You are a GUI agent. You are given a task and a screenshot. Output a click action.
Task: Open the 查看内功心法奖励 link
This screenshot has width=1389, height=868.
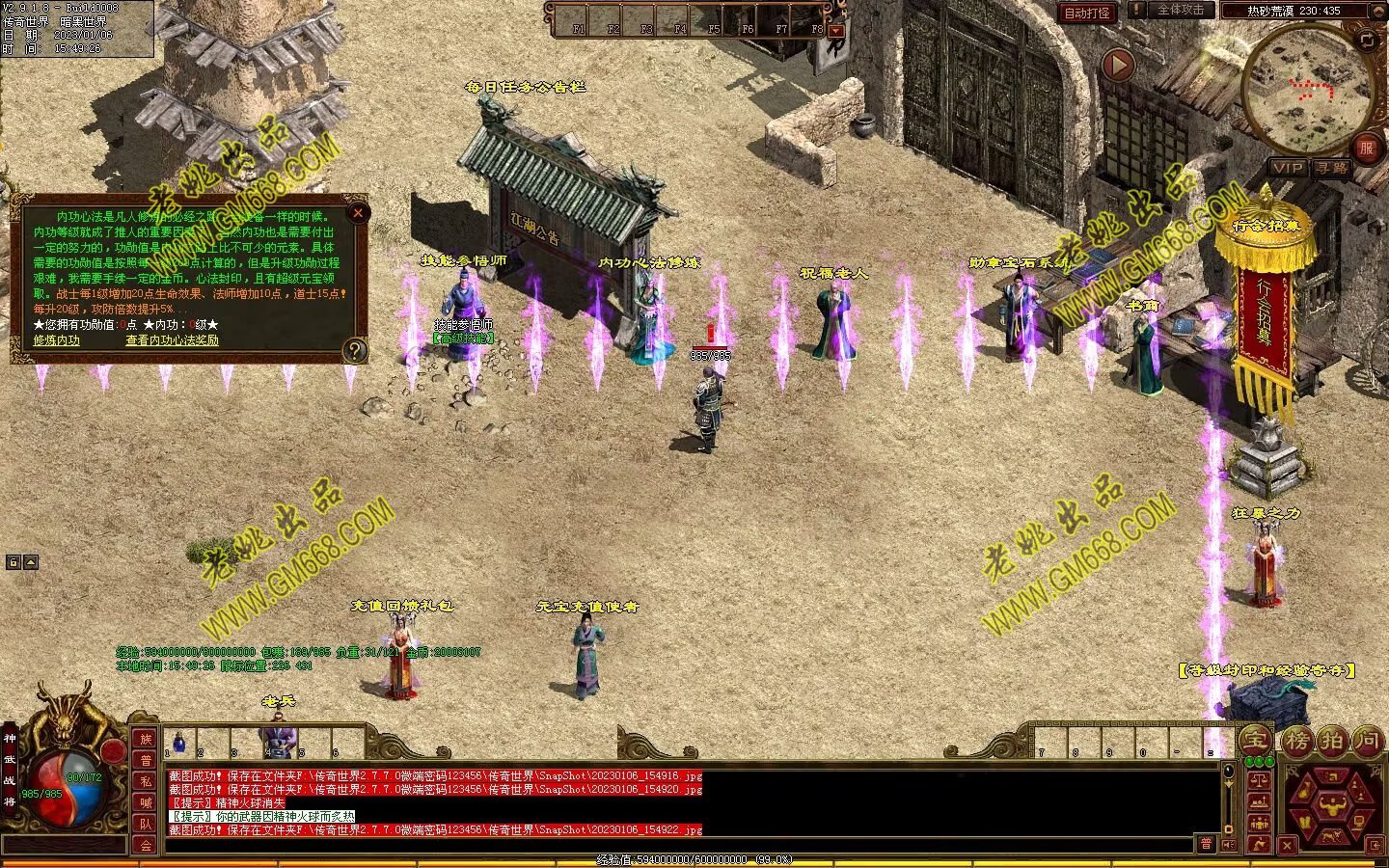(172, 340)
